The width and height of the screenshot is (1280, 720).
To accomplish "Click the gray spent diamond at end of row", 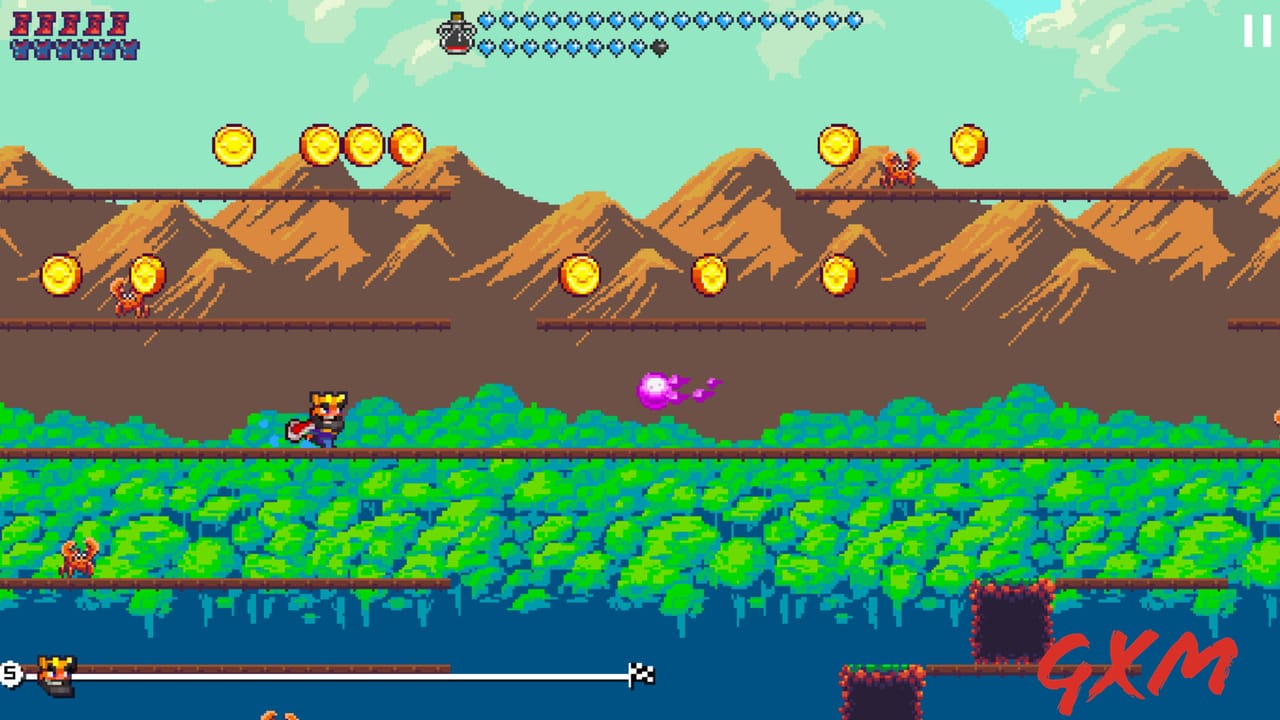I will (657, 47).
